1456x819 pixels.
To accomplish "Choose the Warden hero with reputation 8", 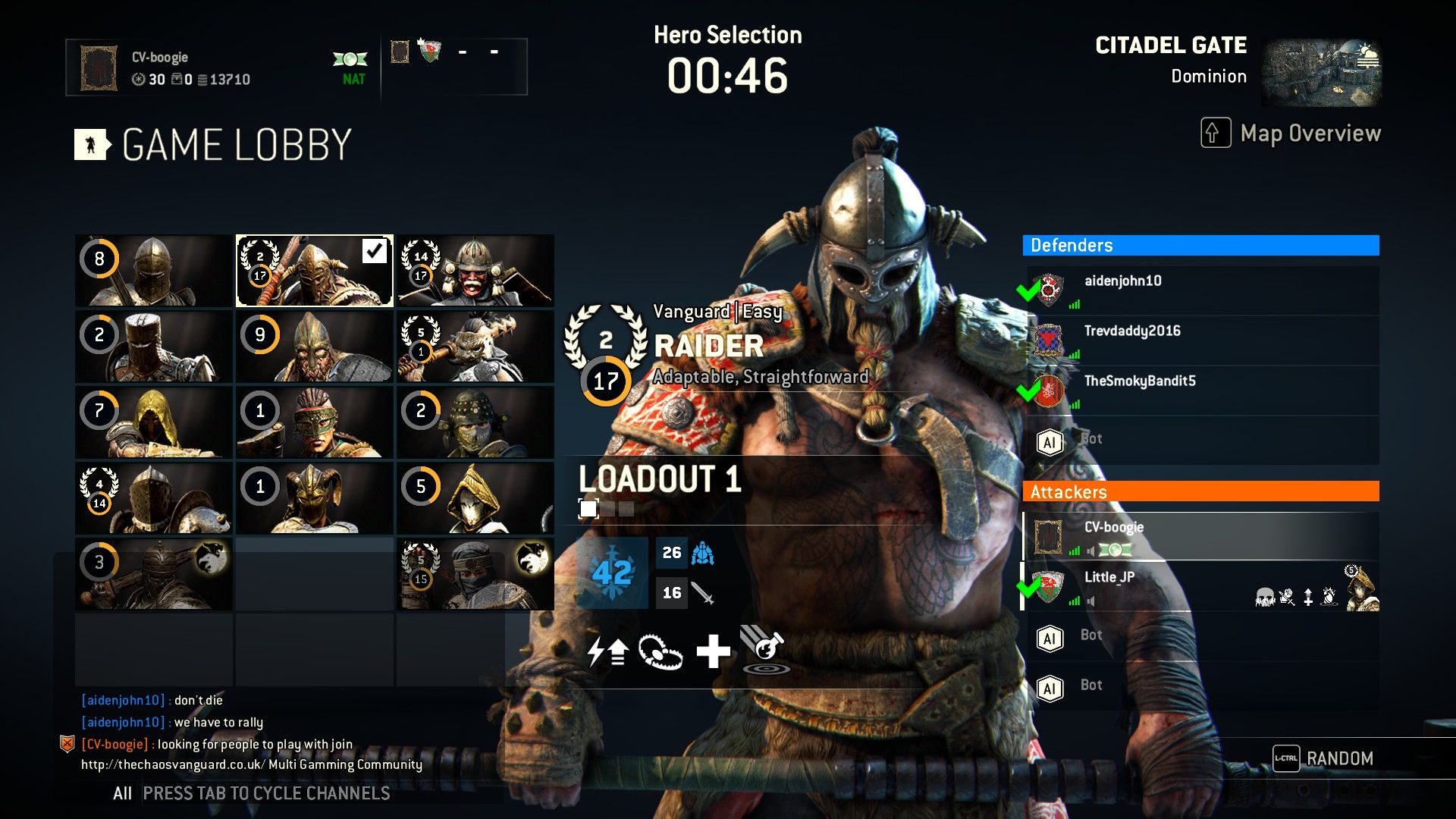I will point(154,271).
